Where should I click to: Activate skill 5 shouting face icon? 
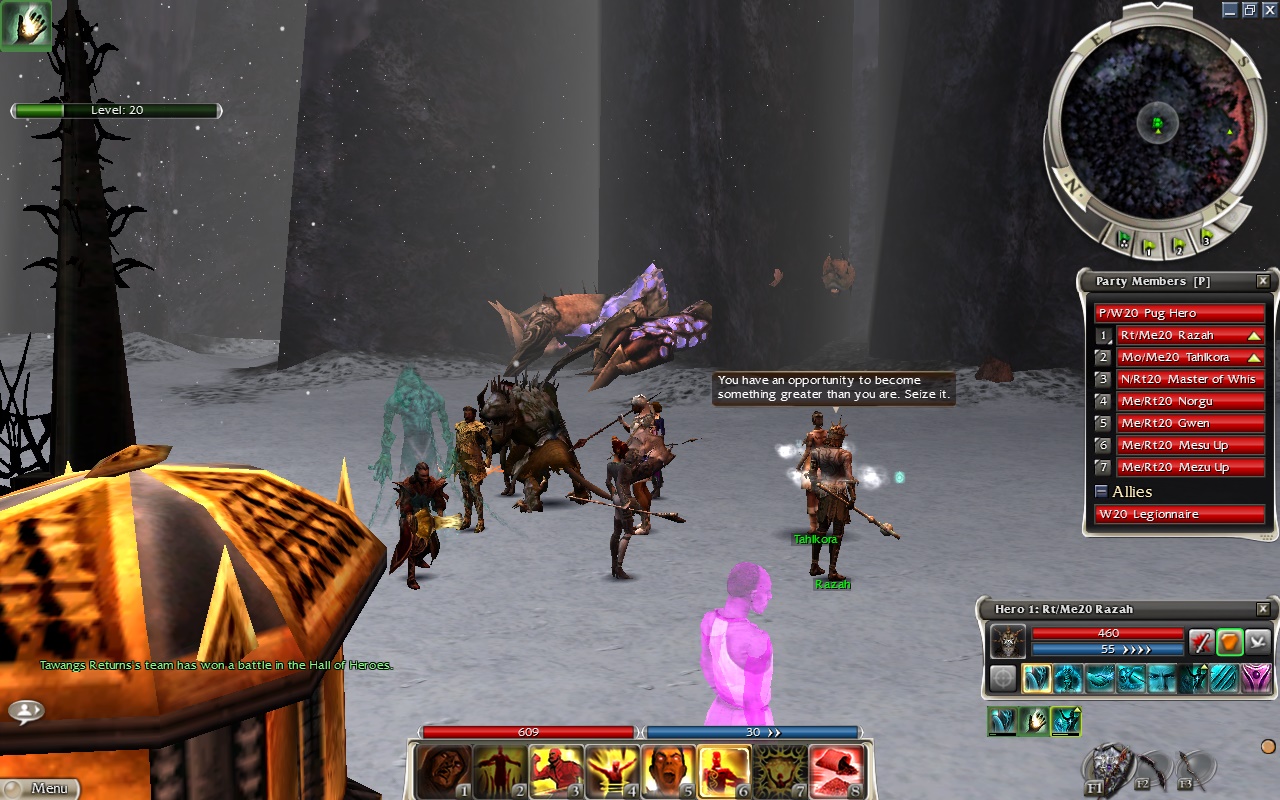coord(668,771)
